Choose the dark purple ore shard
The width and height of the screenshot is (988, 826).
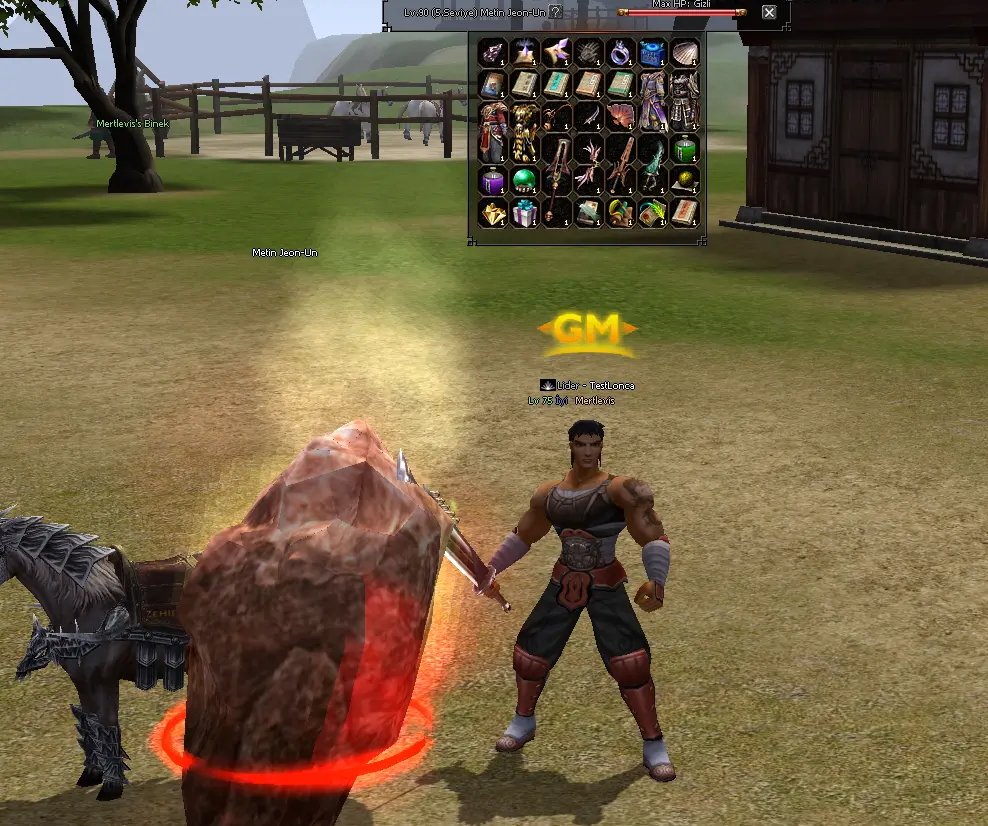(x=492, y=51)
